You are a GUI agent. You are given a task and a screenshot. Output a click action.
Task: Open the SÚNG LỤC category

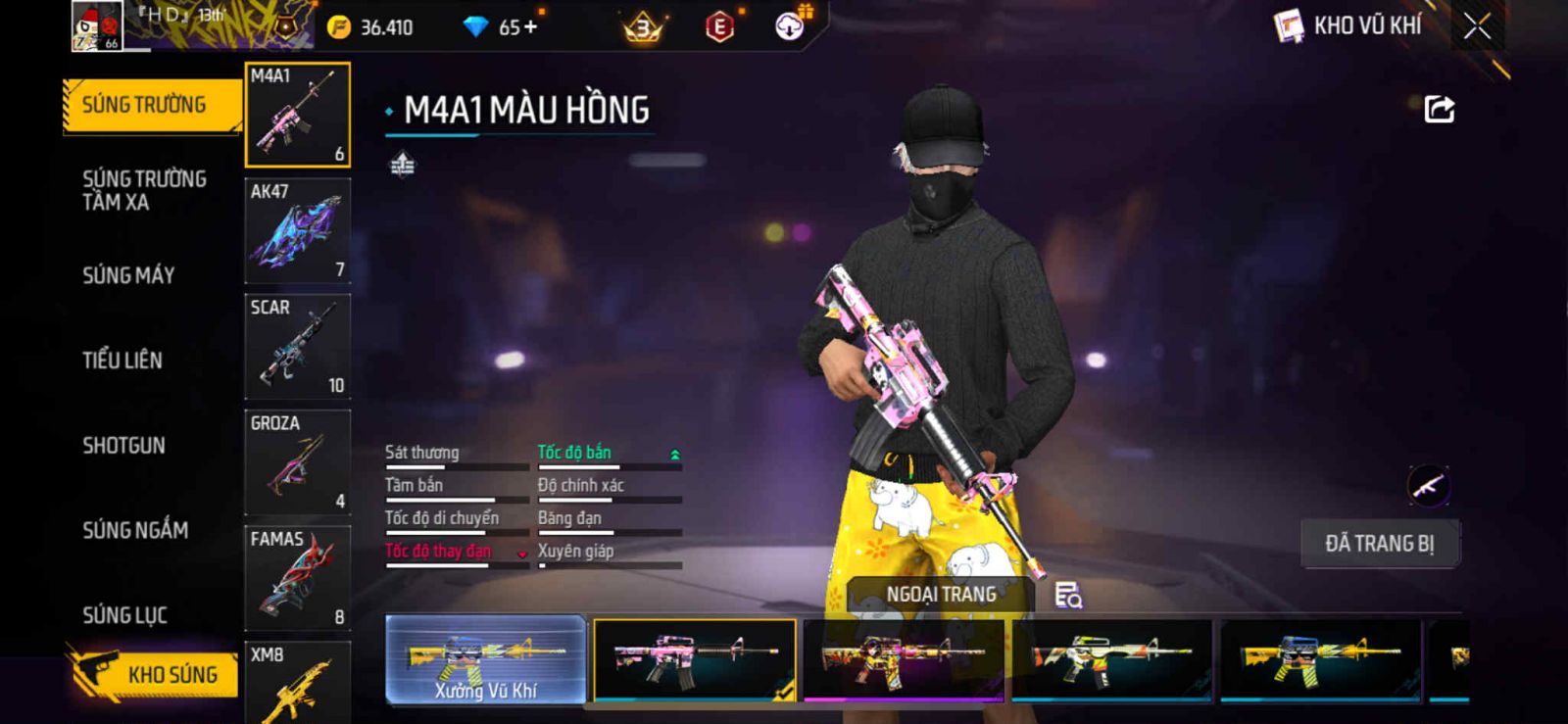point(124,615)
